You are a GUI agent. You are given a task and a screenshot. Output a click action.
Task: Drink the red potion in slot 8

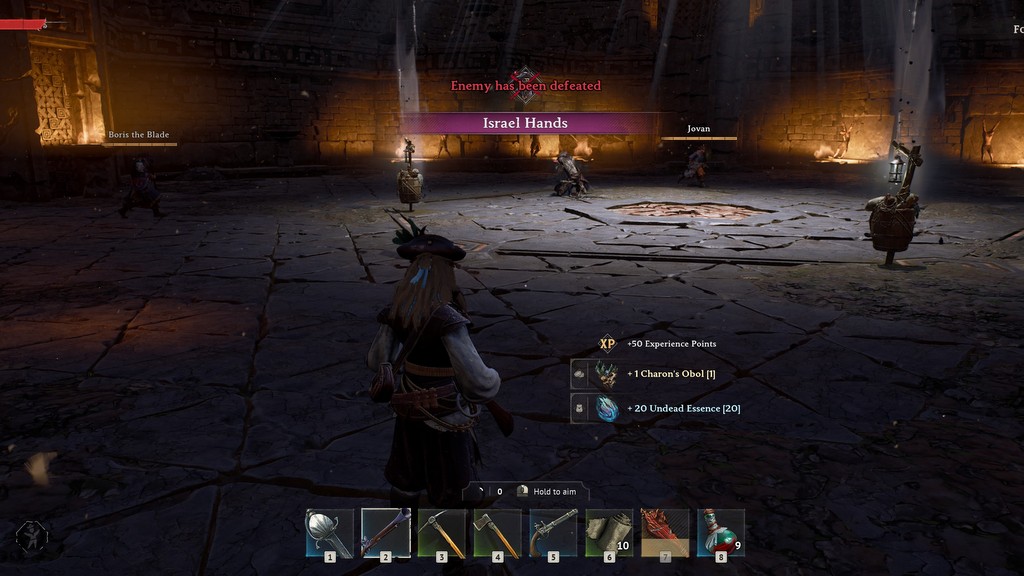(721, 533)
